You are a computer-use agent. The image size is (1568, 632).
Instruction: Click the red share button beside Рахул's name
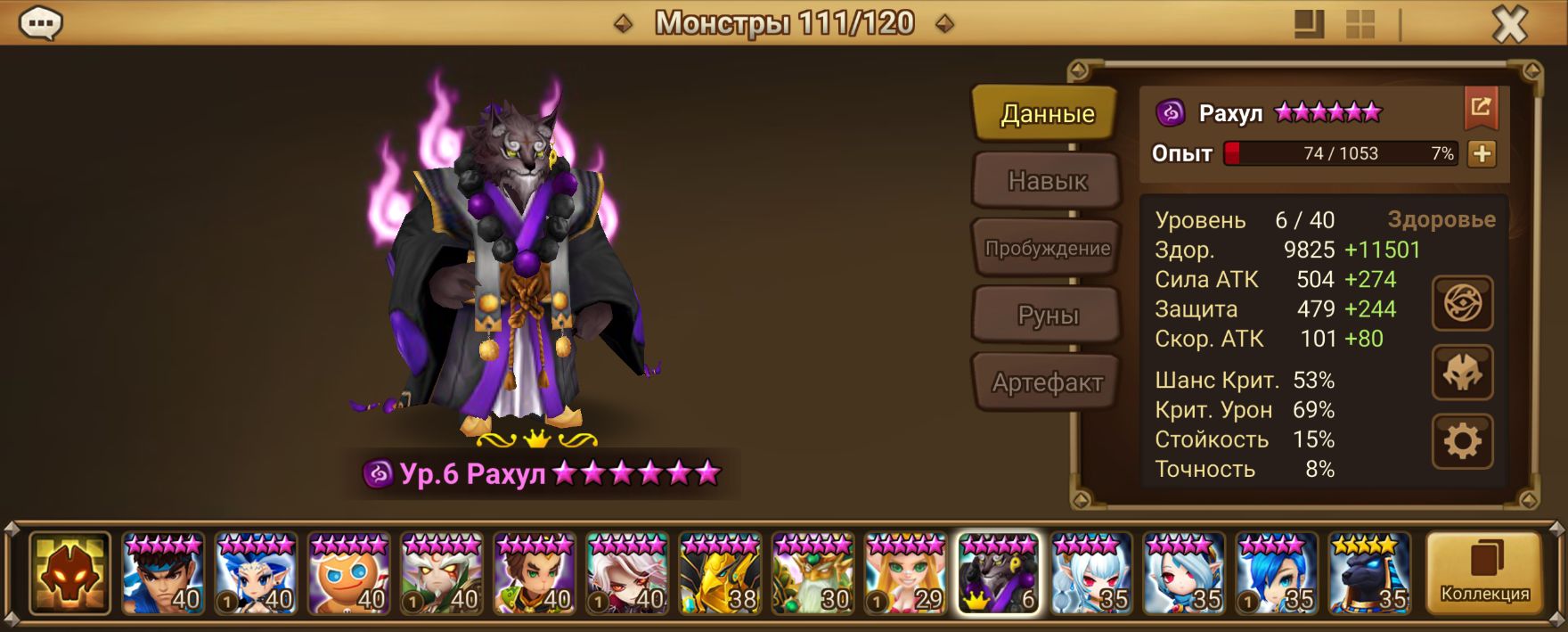1480,109
